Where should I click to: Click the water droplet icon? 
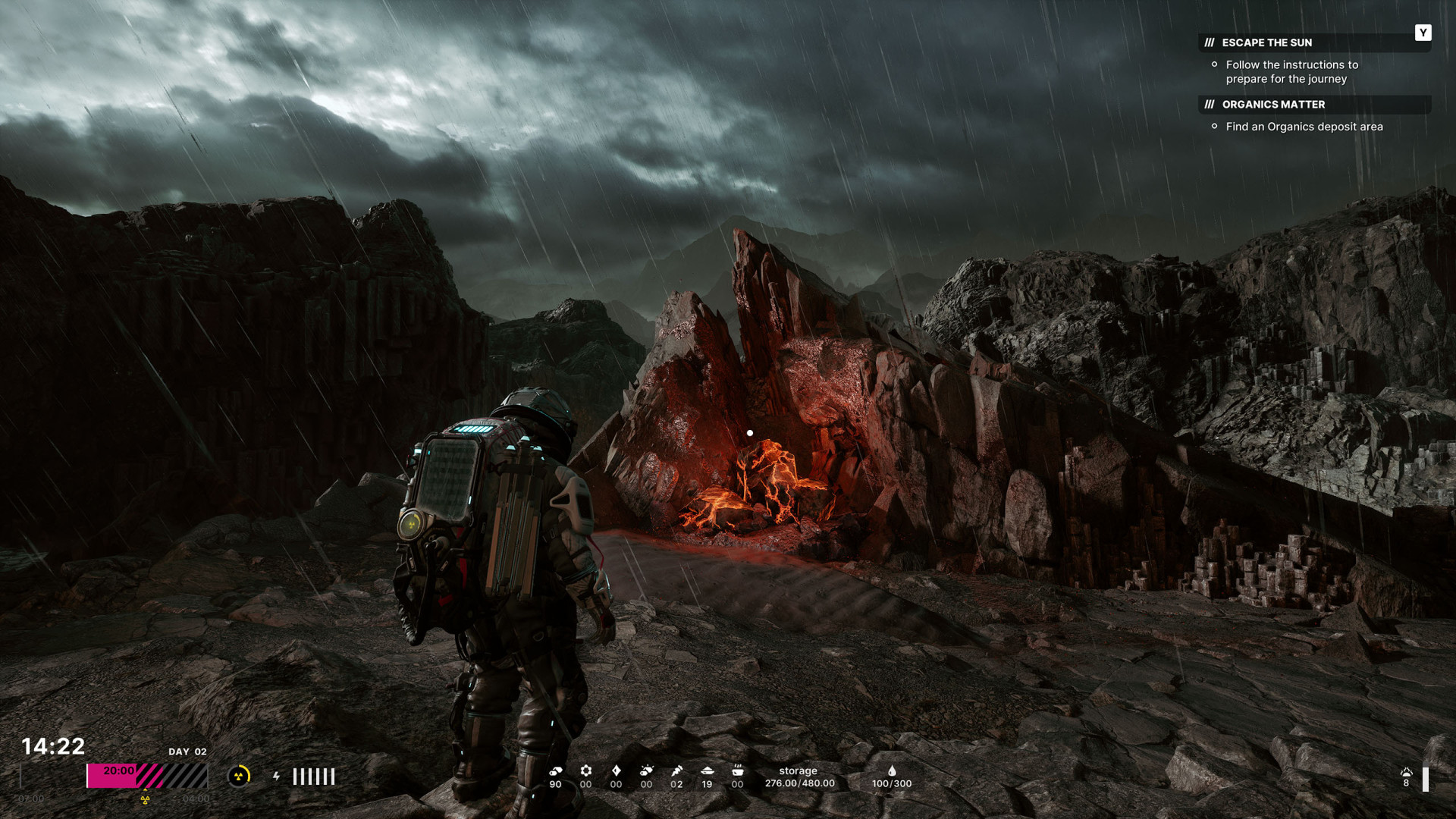[892, 771]
